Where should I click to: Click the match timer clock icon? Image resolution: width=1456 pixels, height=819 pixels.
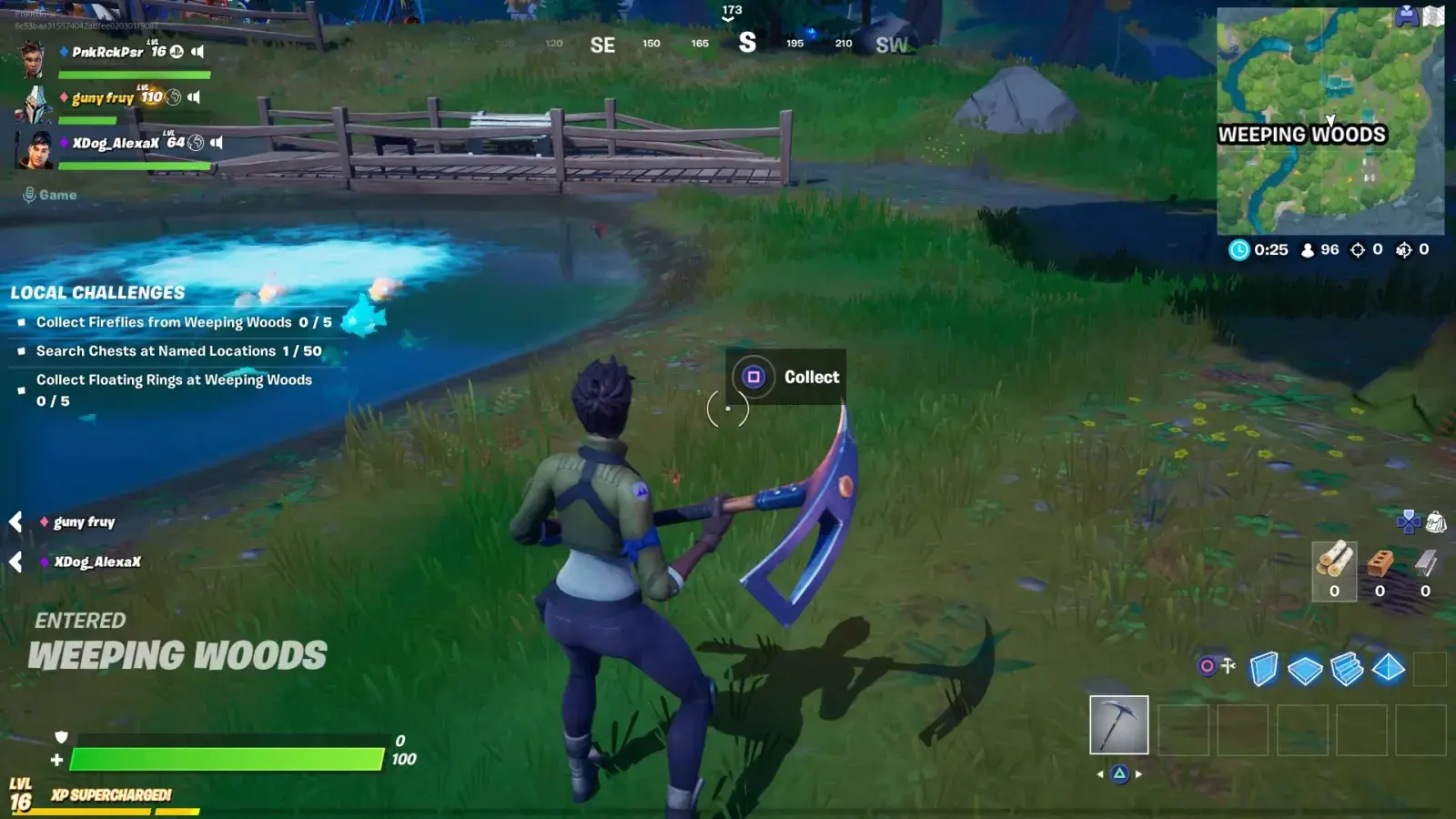[x=1239, y=248]
